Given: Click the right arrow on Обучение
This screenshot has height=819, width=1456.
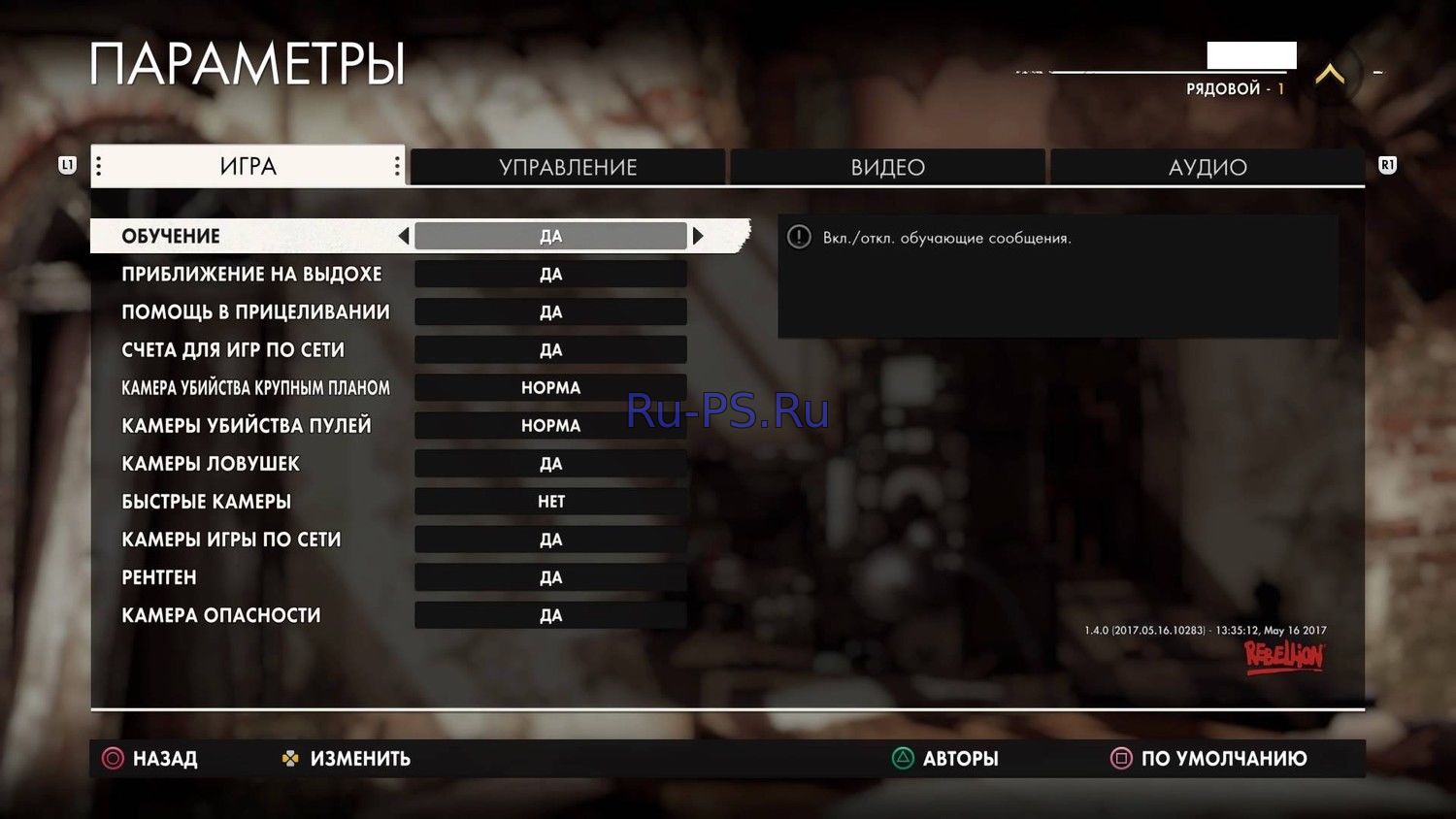Looking at the screenshot, I should tap(698, 236).
